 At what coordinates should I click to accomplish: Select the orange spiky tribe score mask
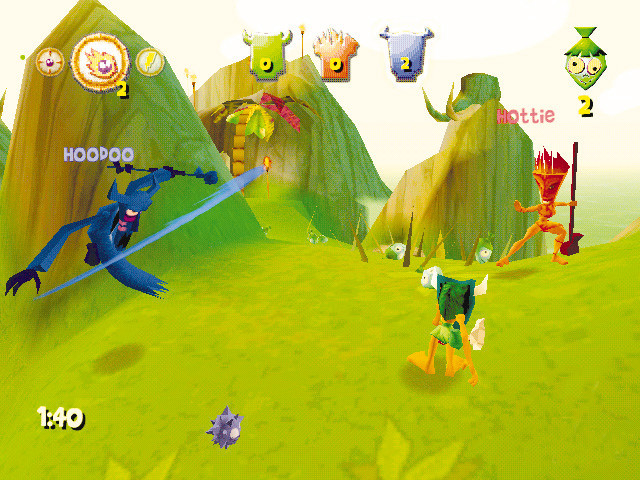pyautogui.click(x=334, y=55)
